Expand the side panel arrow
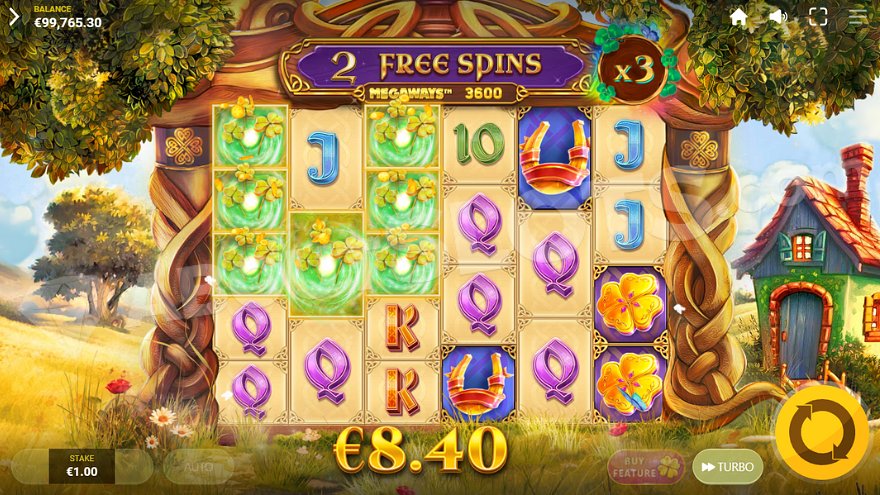This screenshot has width=880, height=495. 14,17
